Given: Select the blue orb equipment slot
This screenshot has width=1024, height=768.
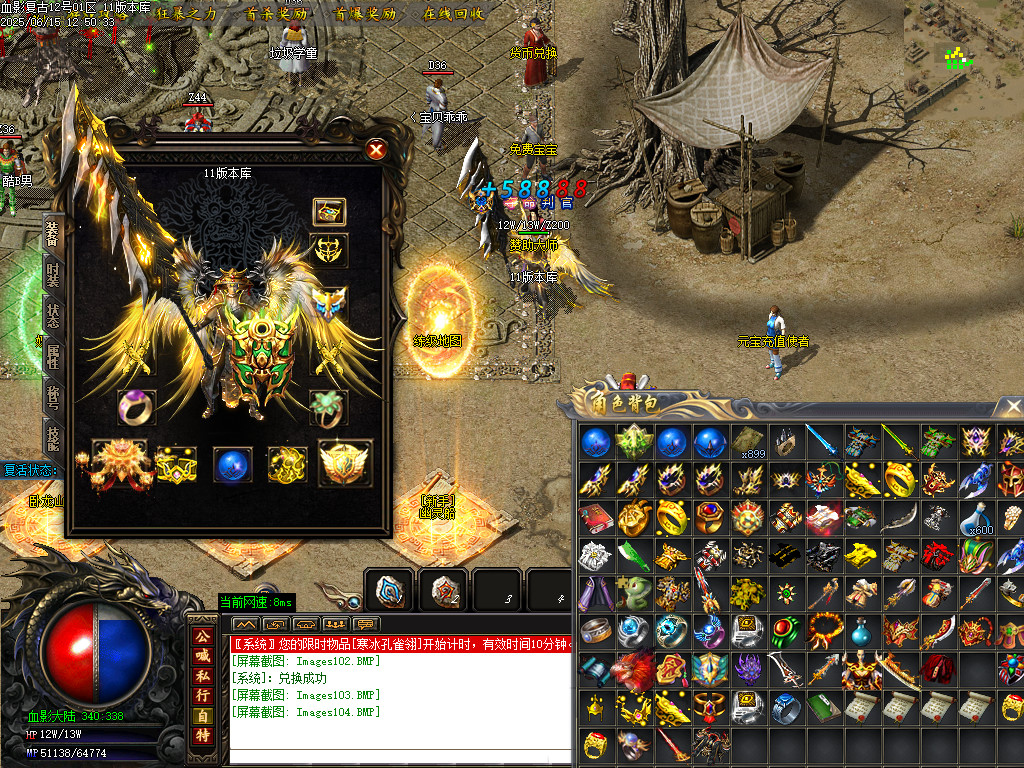Looking at the screenshot, I should [232, 464].
